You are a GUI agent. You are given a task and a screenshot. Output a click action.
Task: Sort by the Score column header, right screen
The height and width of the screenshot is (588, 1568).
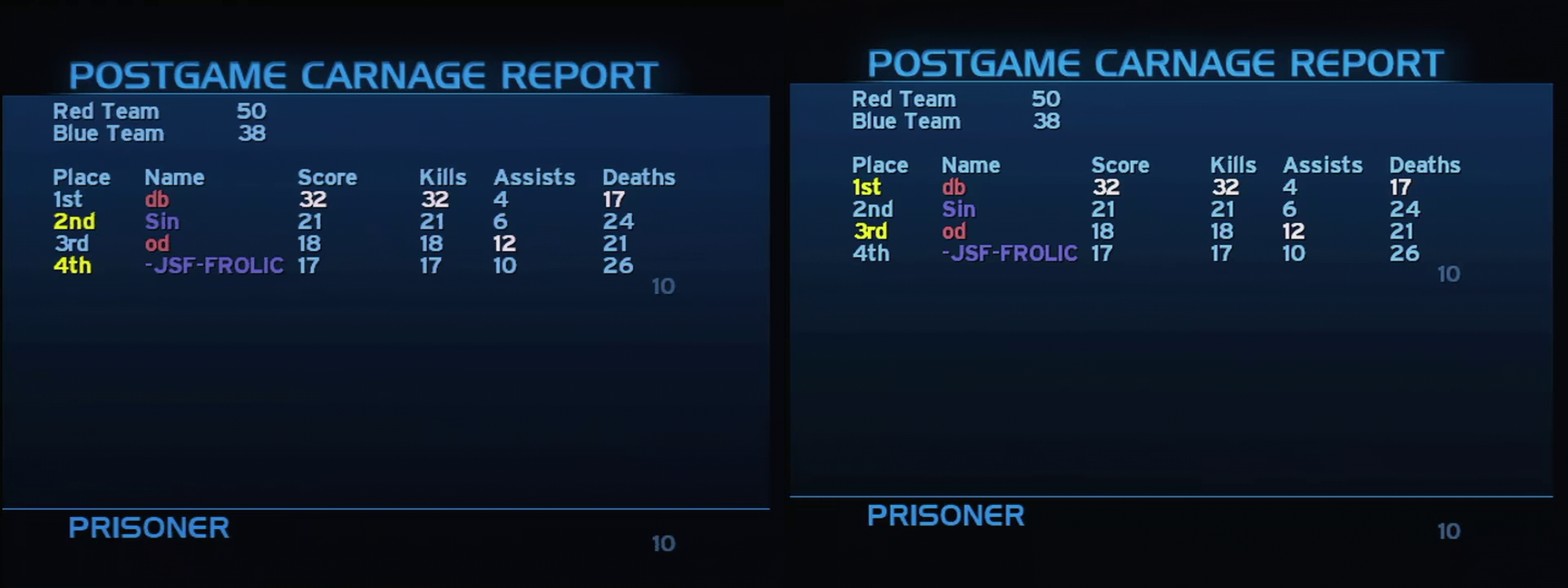(x=1121, y=164)
